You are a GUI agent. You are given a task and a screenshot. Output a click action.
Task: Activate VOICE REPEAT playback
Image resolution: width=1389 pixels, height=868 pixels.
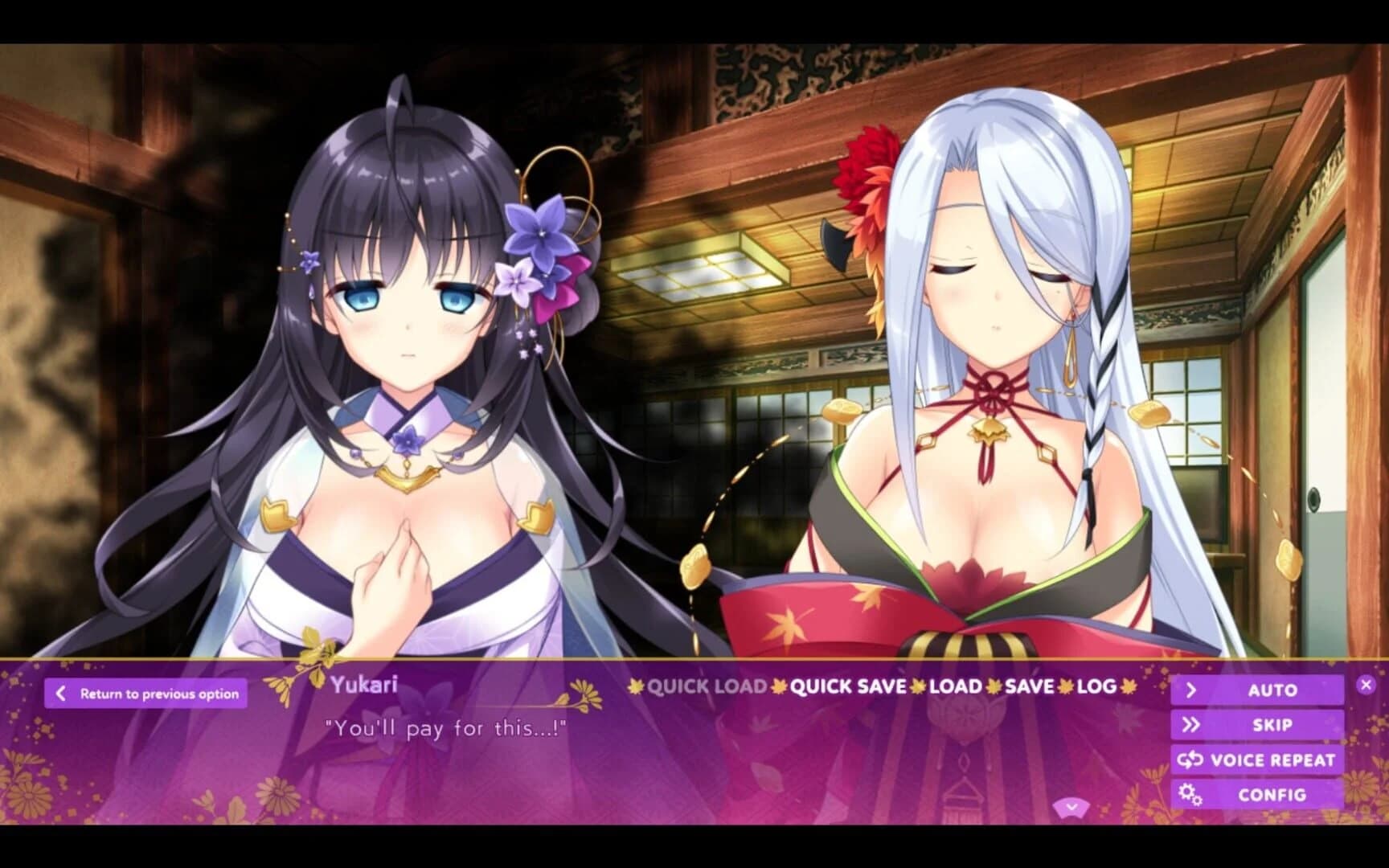[x=1273, y=759]
